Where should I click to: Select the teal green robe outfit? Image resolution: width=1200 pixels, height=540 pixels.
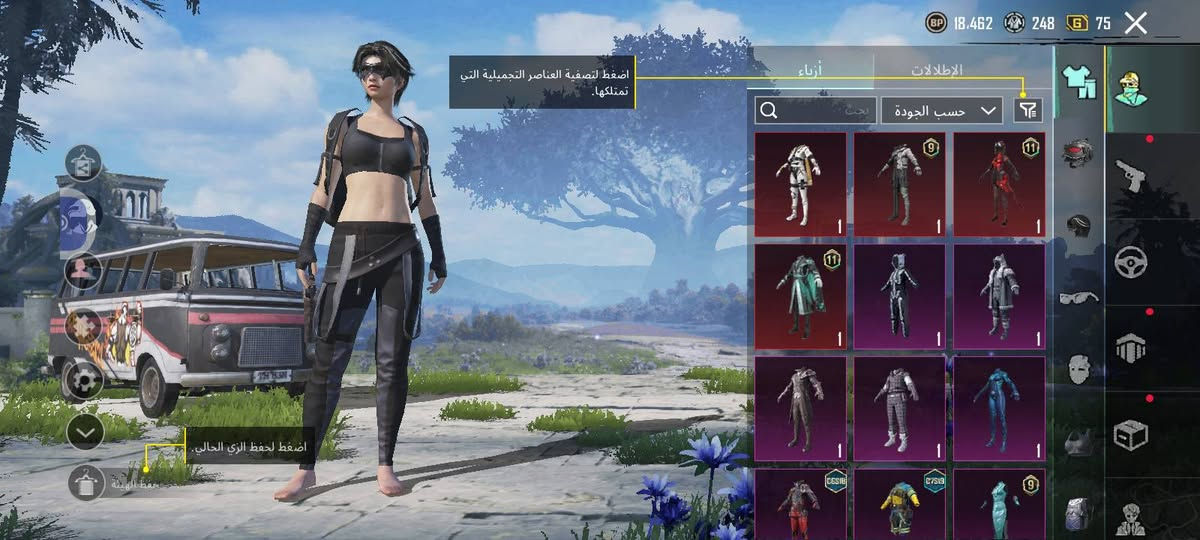click(x=800, y=296)
